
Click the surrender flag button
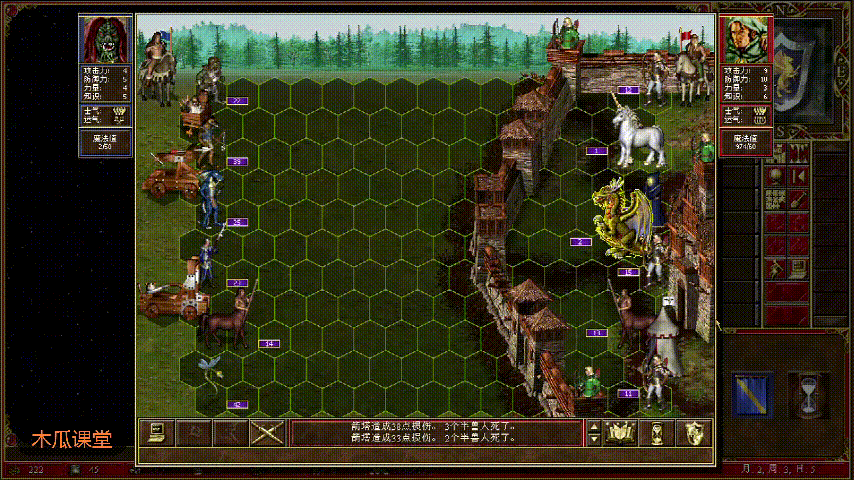[x=192, y=432]
